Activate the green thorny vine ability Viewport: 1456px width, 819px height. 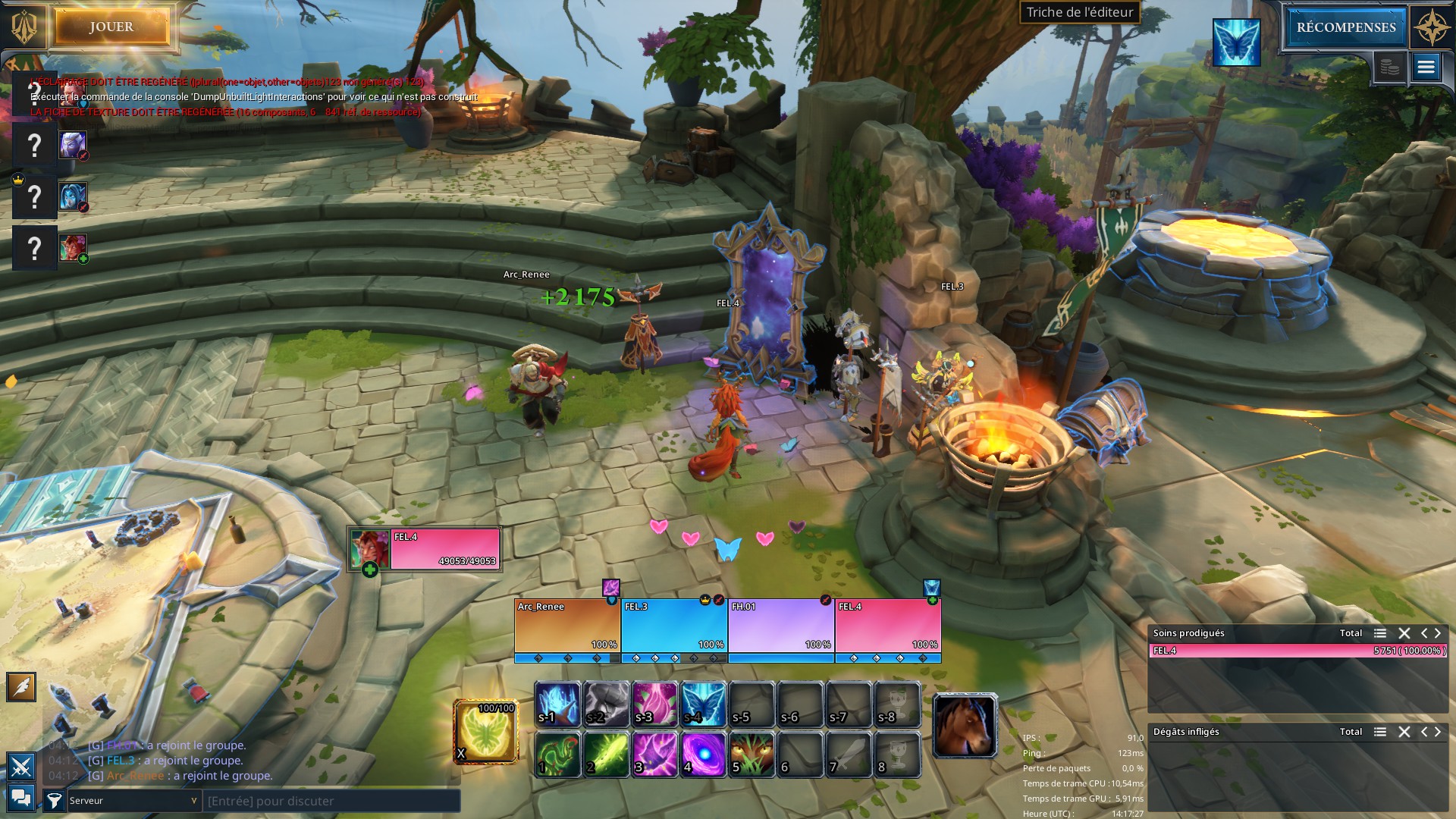[558, 754]
